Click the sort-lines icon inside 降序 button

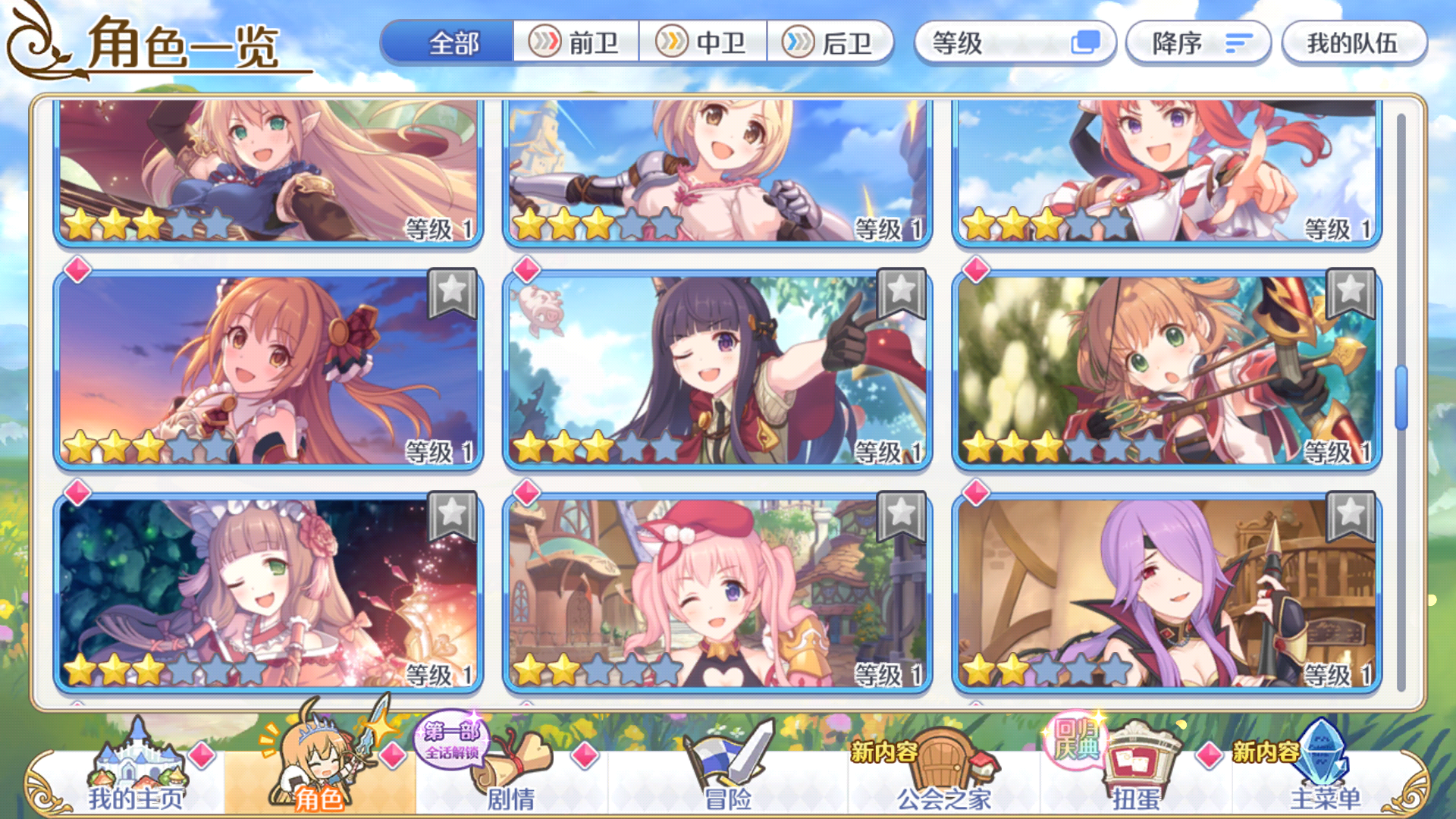click(1238, 44)
